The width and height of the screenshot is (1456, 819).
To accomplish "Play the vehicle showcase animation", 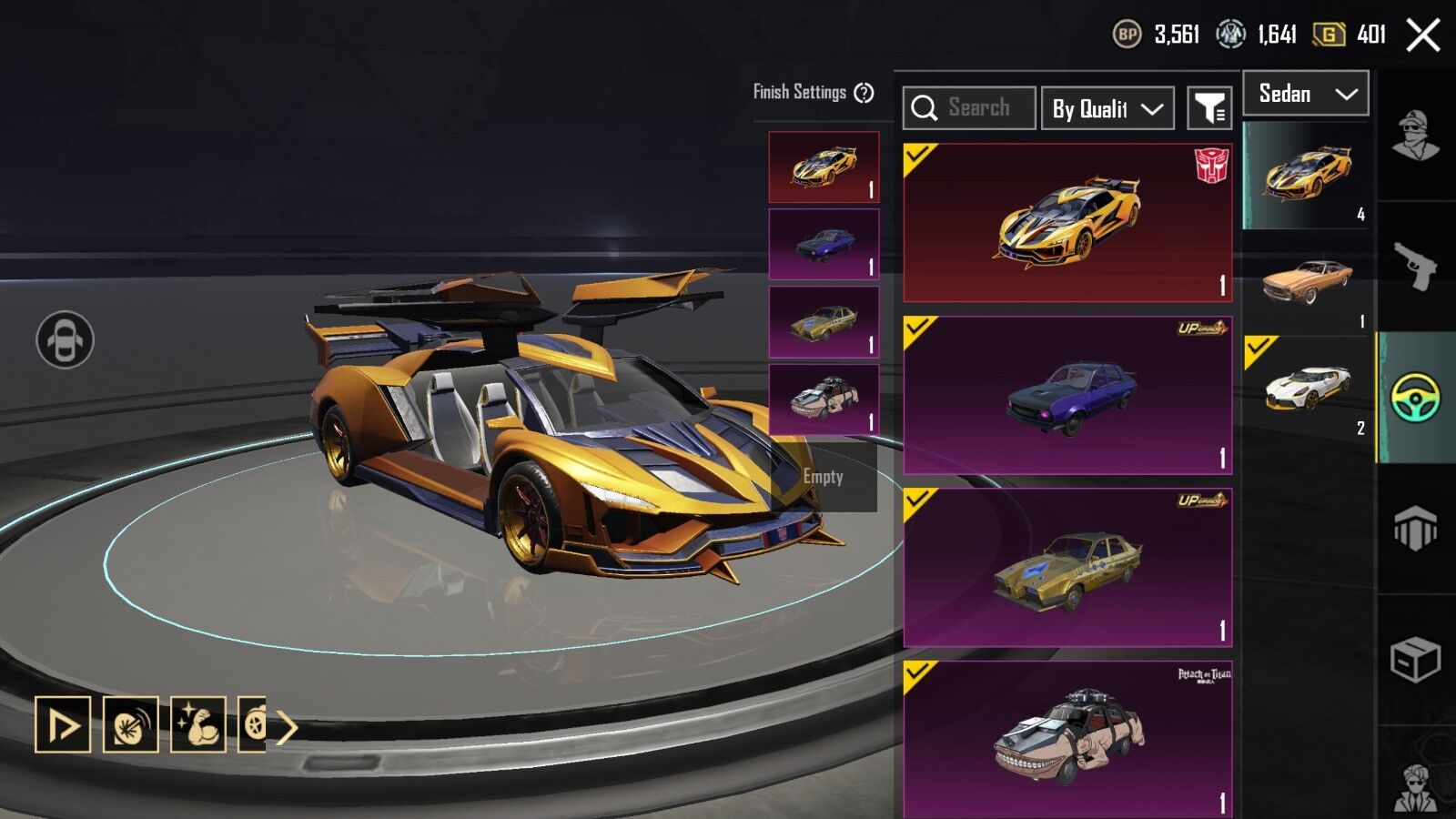I will 63,725.
